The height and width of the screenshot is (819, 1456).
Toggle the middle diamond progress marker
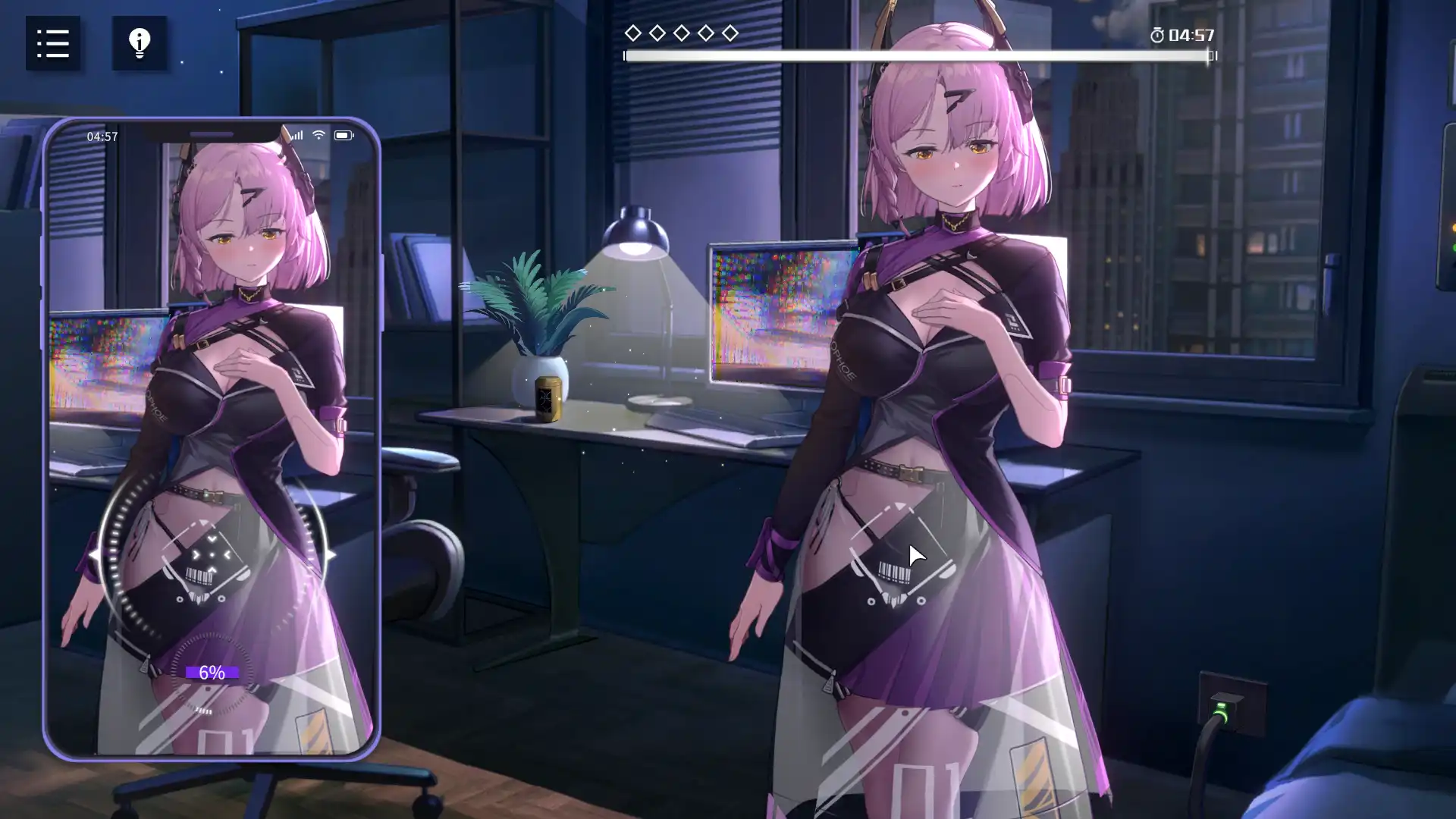click(682, 33)
